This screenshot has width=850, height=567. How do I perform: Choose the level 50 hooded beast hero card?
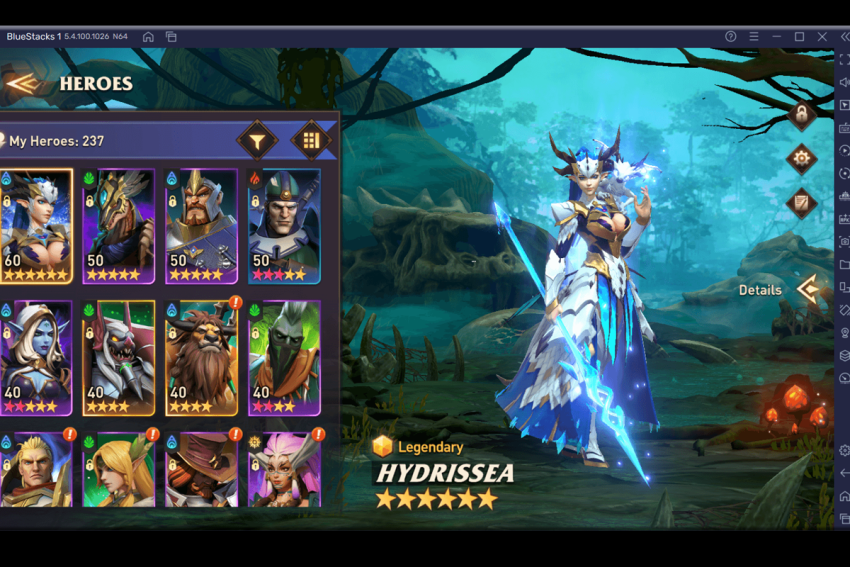pyautogui.click(x=118, y=226)
